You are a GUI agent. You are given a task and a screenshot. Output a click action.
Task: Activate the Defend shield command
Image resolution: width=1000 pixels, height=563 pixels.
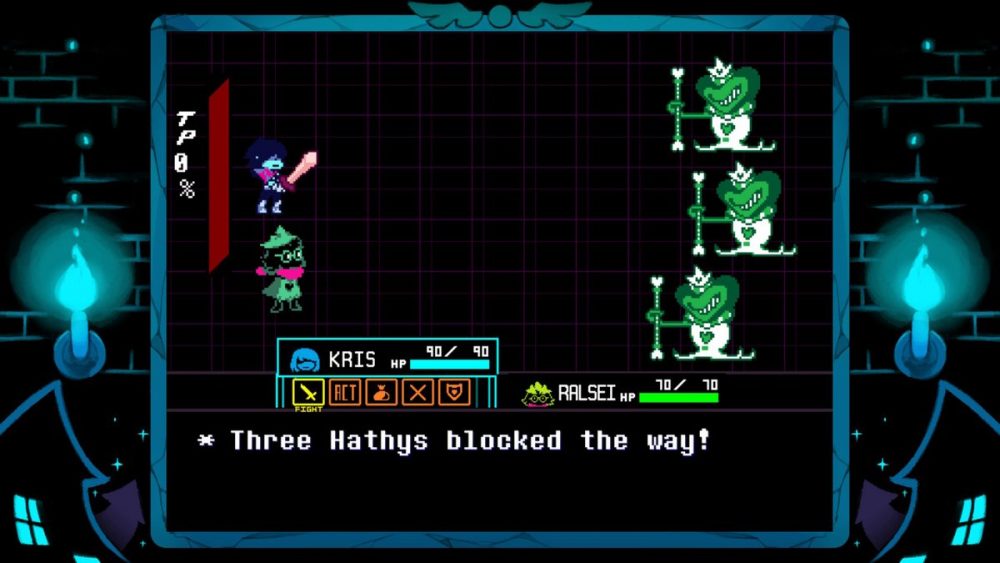[455, 392]
